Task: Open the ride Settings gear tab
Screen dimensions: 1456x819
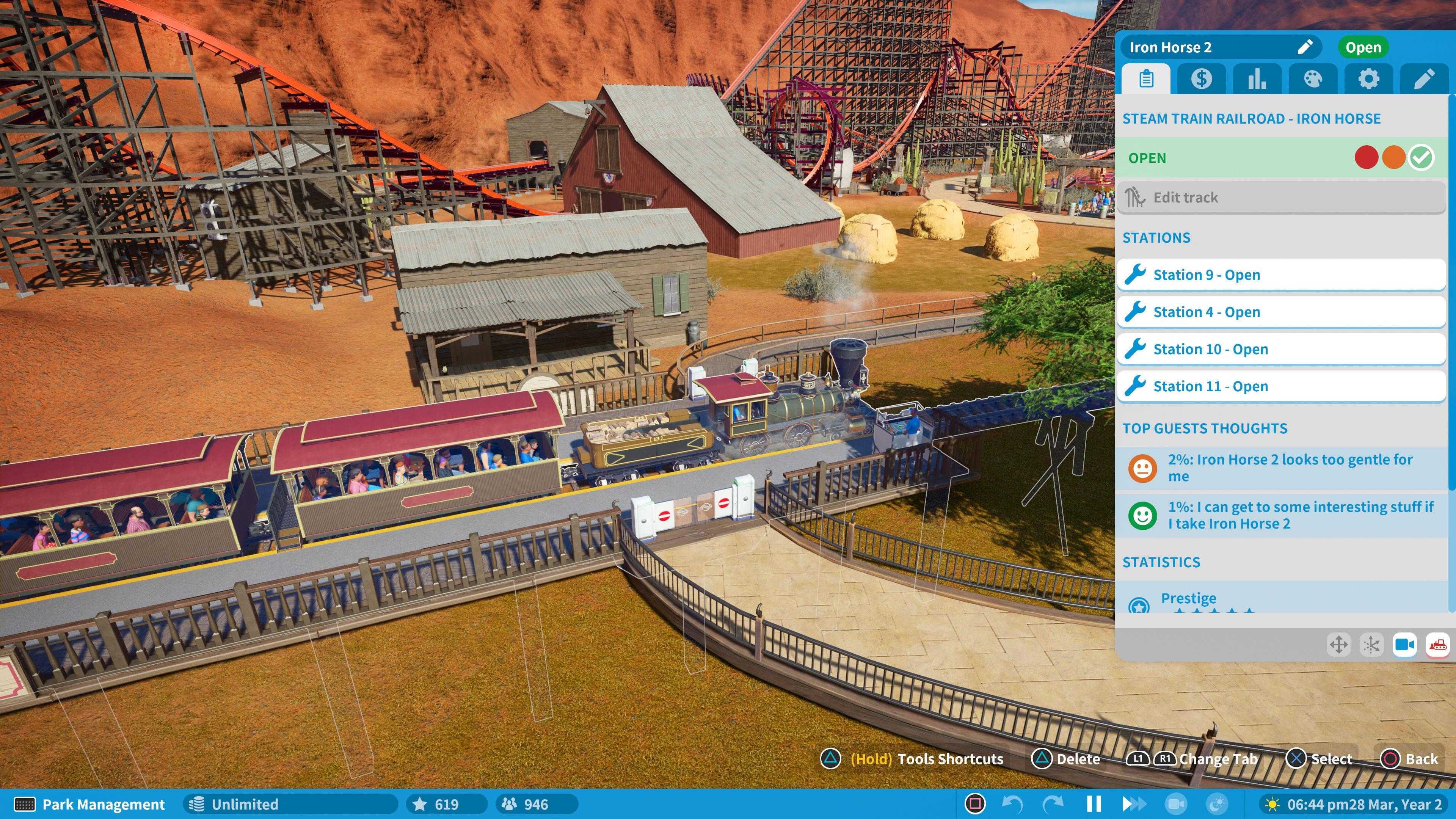Action: 1370,79
